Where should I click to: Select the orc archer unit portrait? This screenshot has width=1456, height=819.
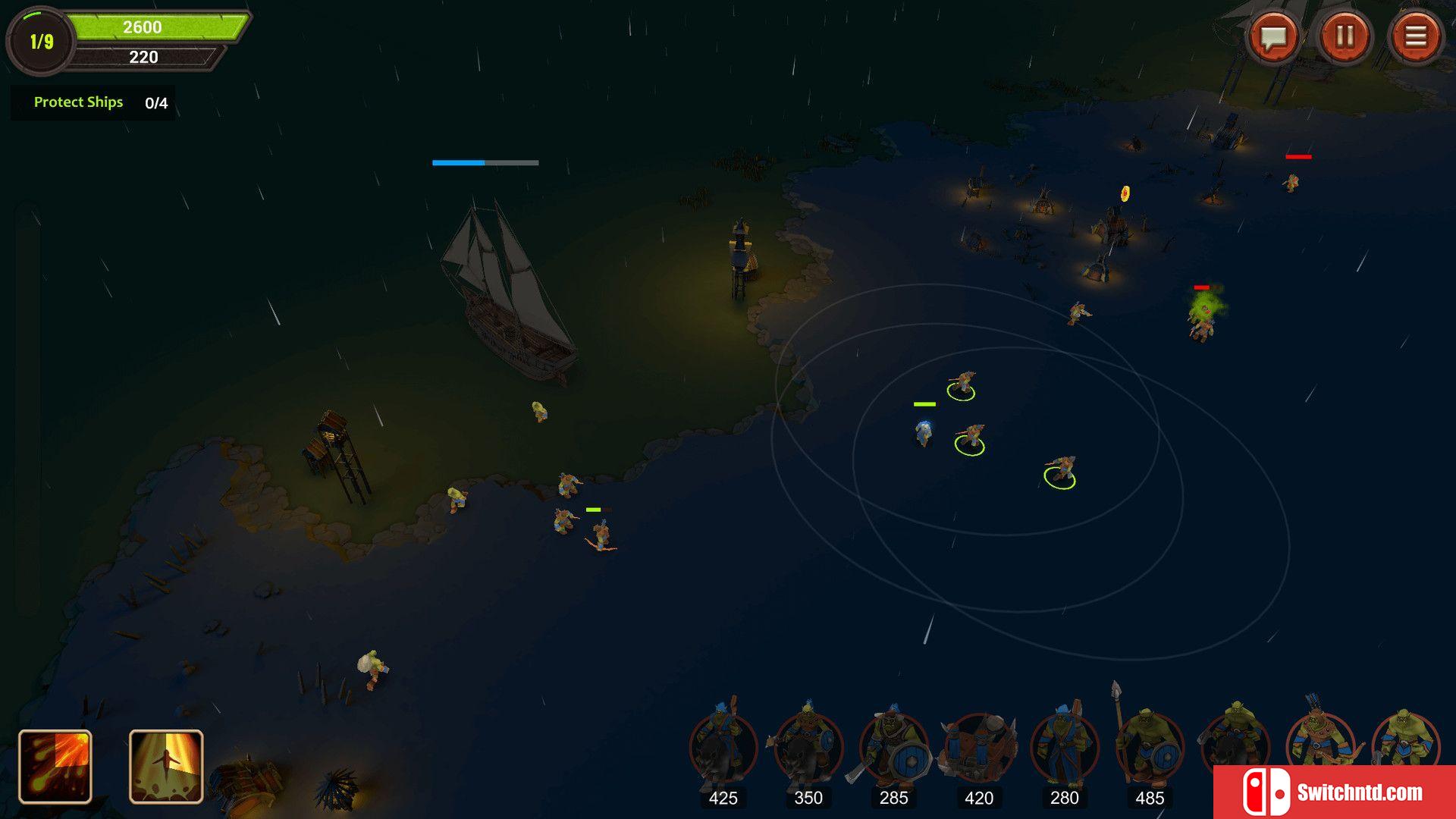click(x=1319, y=739)
